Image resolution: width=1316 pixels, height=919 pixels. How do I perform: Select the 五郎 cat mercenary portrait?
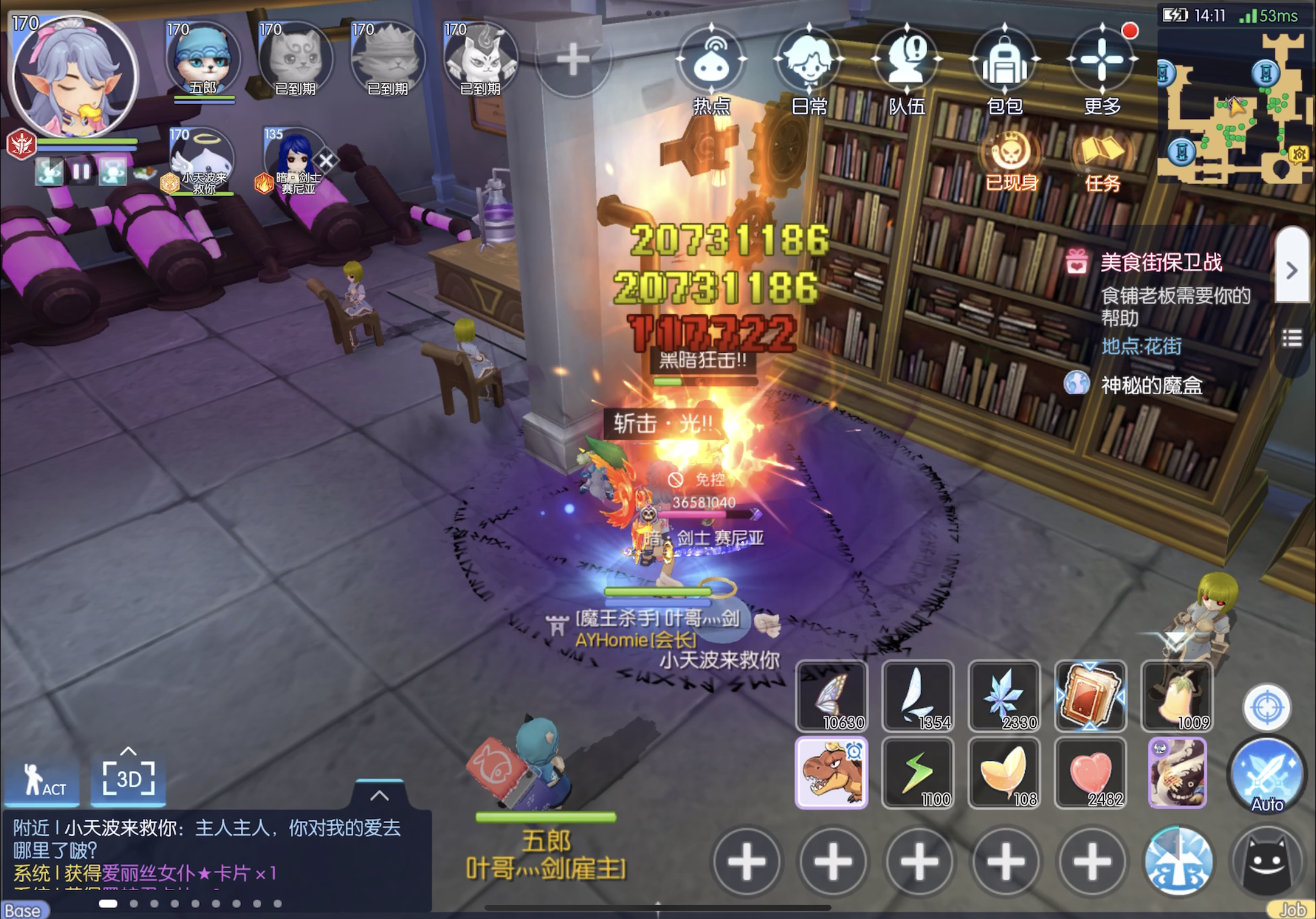click(x=203, y=60)
